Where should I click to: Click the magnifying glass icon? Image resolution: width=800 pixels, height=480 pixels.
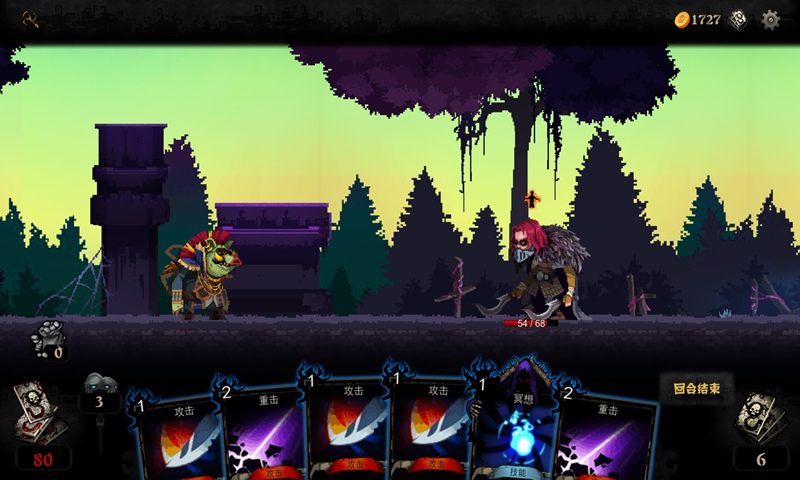pyautogui.click(x=30, y=18)
